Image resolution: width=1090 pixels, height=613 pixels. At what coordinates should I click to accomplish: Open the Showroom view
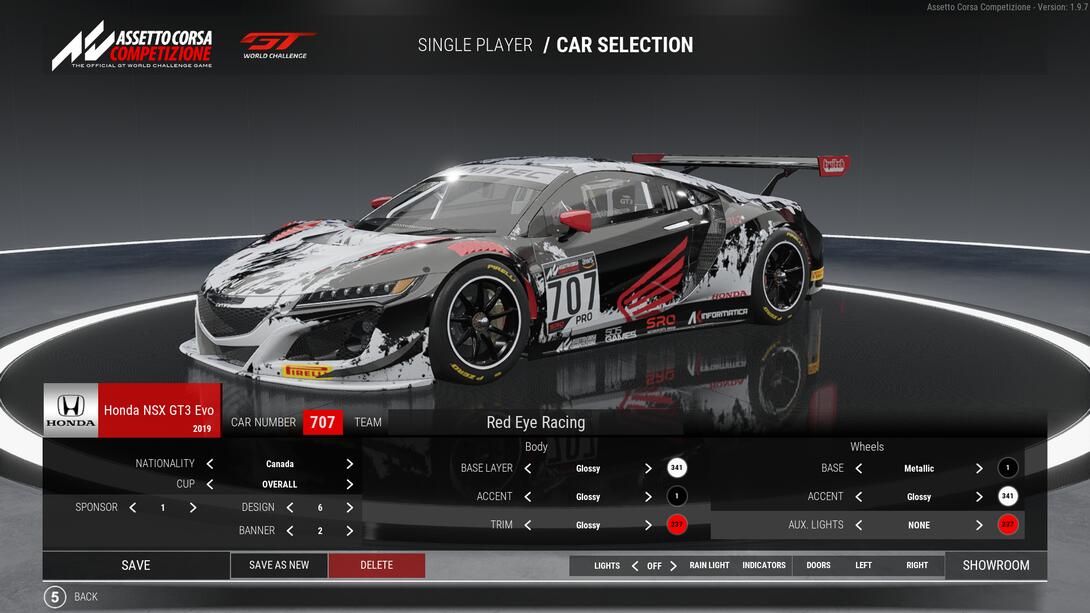click(x=995, y=565)
